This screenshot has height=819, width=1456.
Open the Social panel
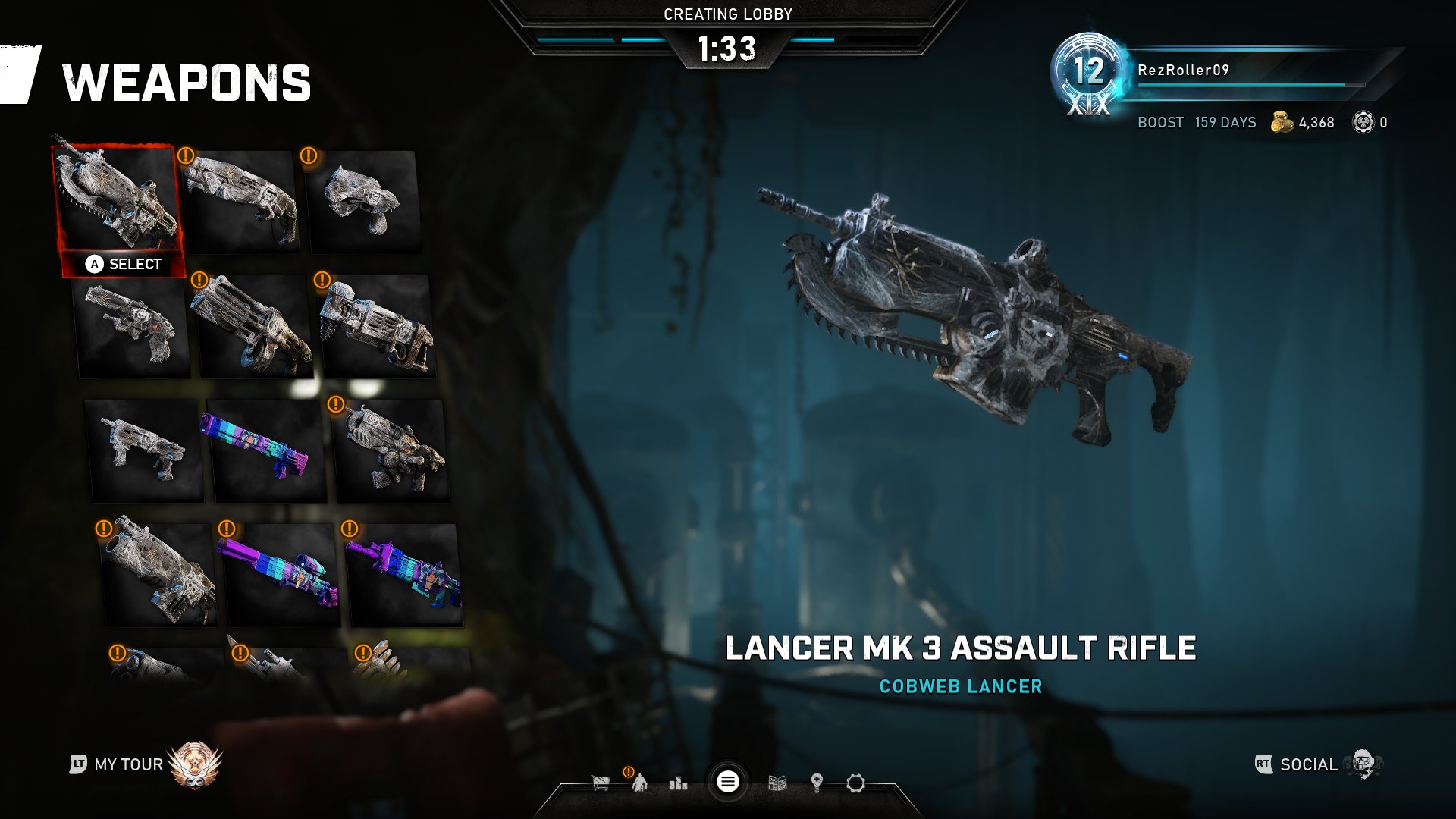pos(1308,764)
